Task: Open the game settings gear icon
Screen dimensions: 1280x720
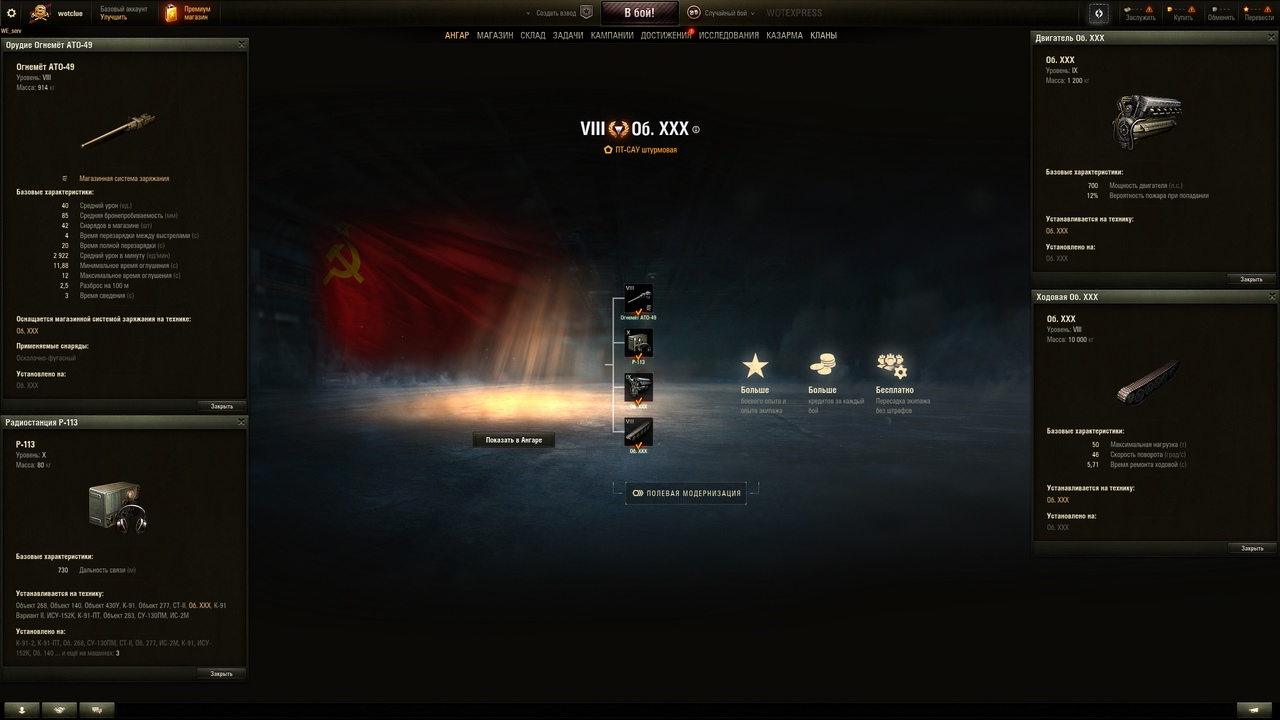Action: 12,13
